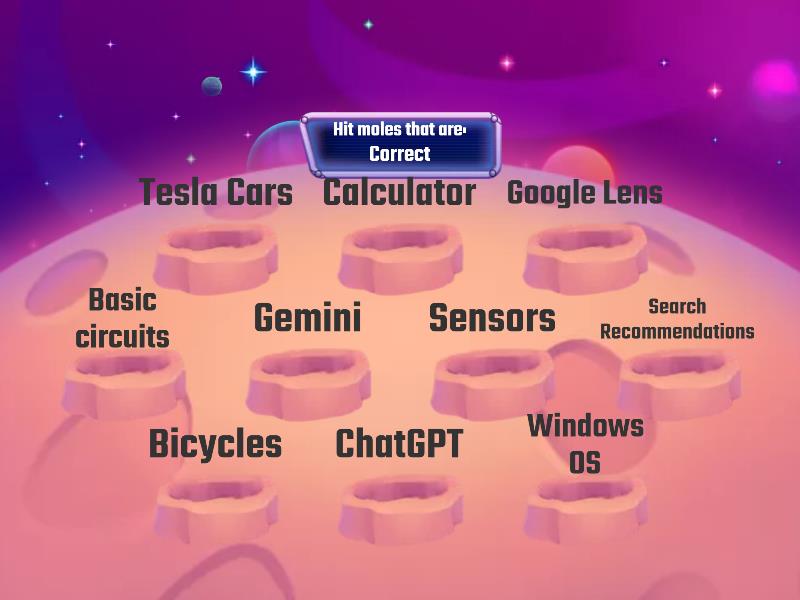
Task: Click the Sensors answer
Action: [x=492, y=319]
